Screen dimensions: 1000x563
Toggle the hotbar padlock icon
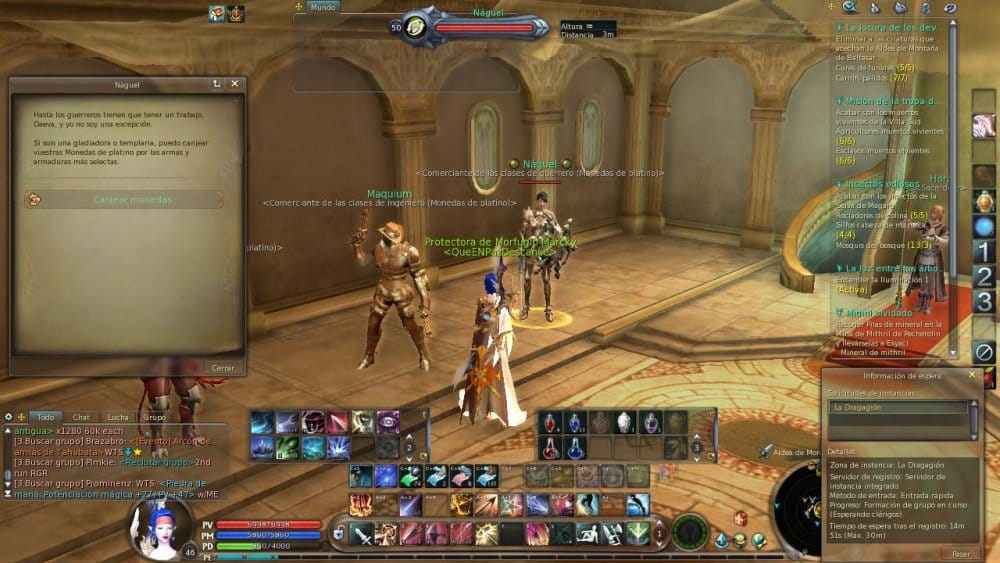[x=338, y=533]
